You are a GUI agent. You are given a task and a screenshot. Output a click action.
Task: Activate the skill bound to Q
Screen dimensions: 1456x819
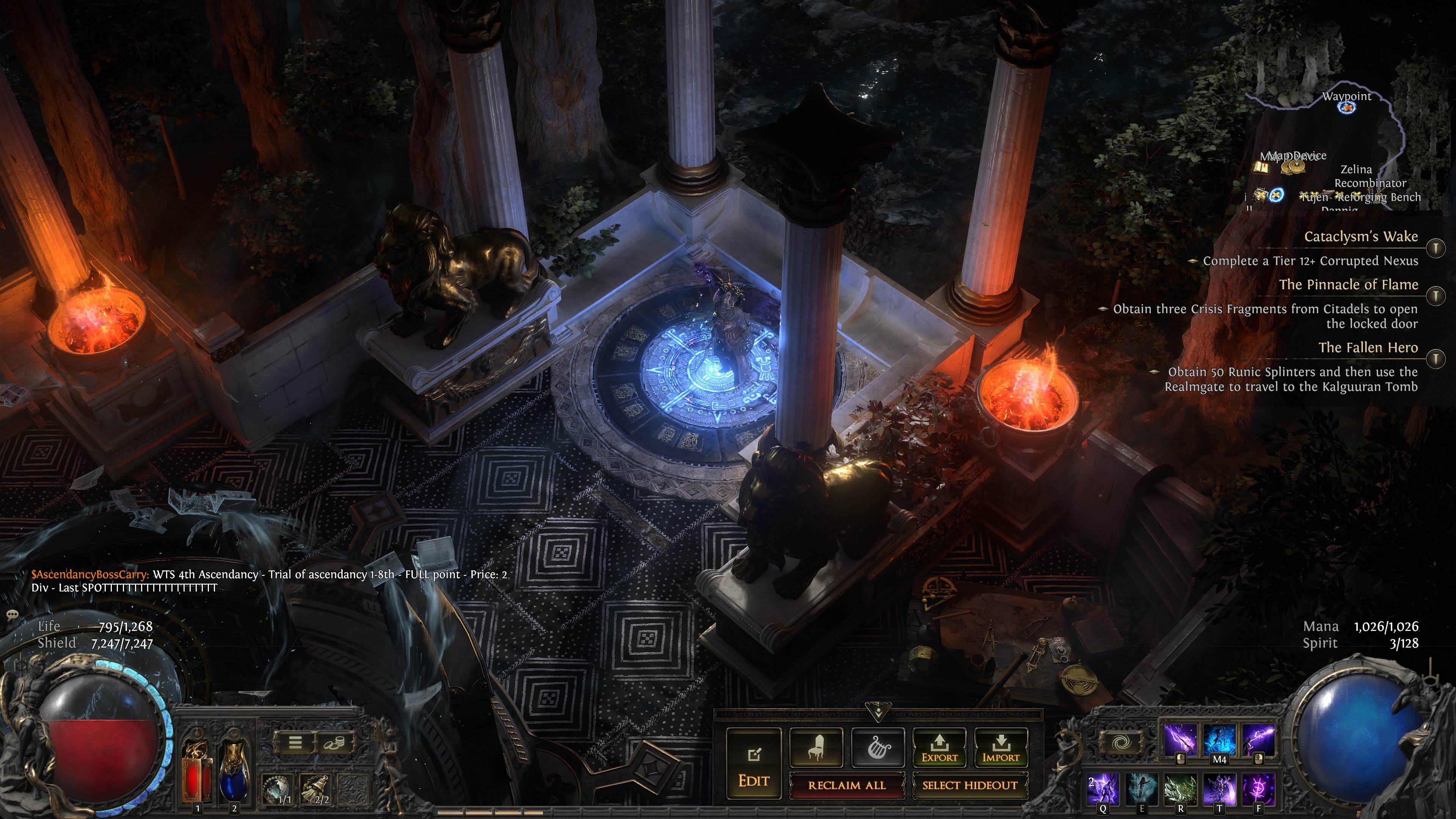pos(1103,789)
